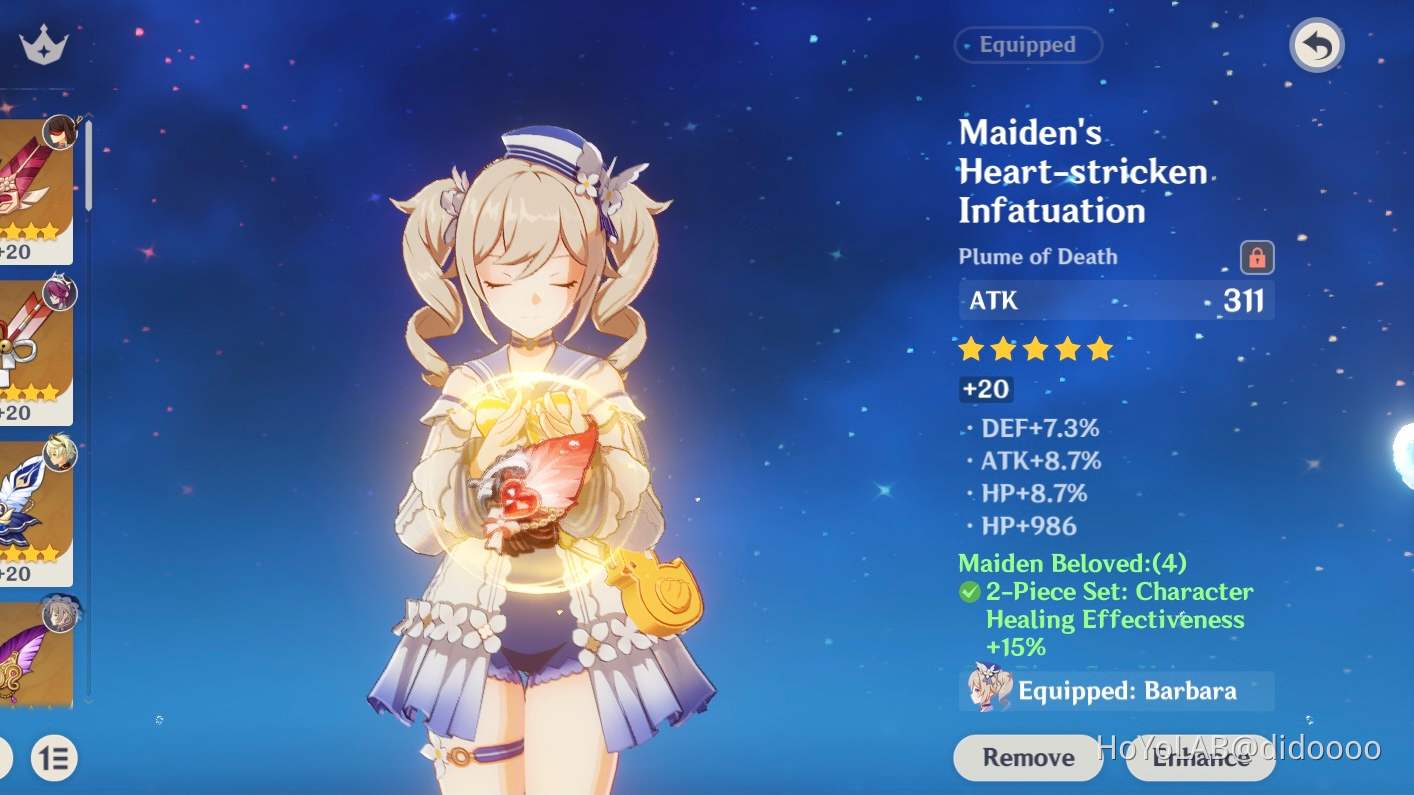Viewport: 1414px width, 795px height.
Task: Click the character avatar on the blue feather artifact
Action: pos(60,452)
